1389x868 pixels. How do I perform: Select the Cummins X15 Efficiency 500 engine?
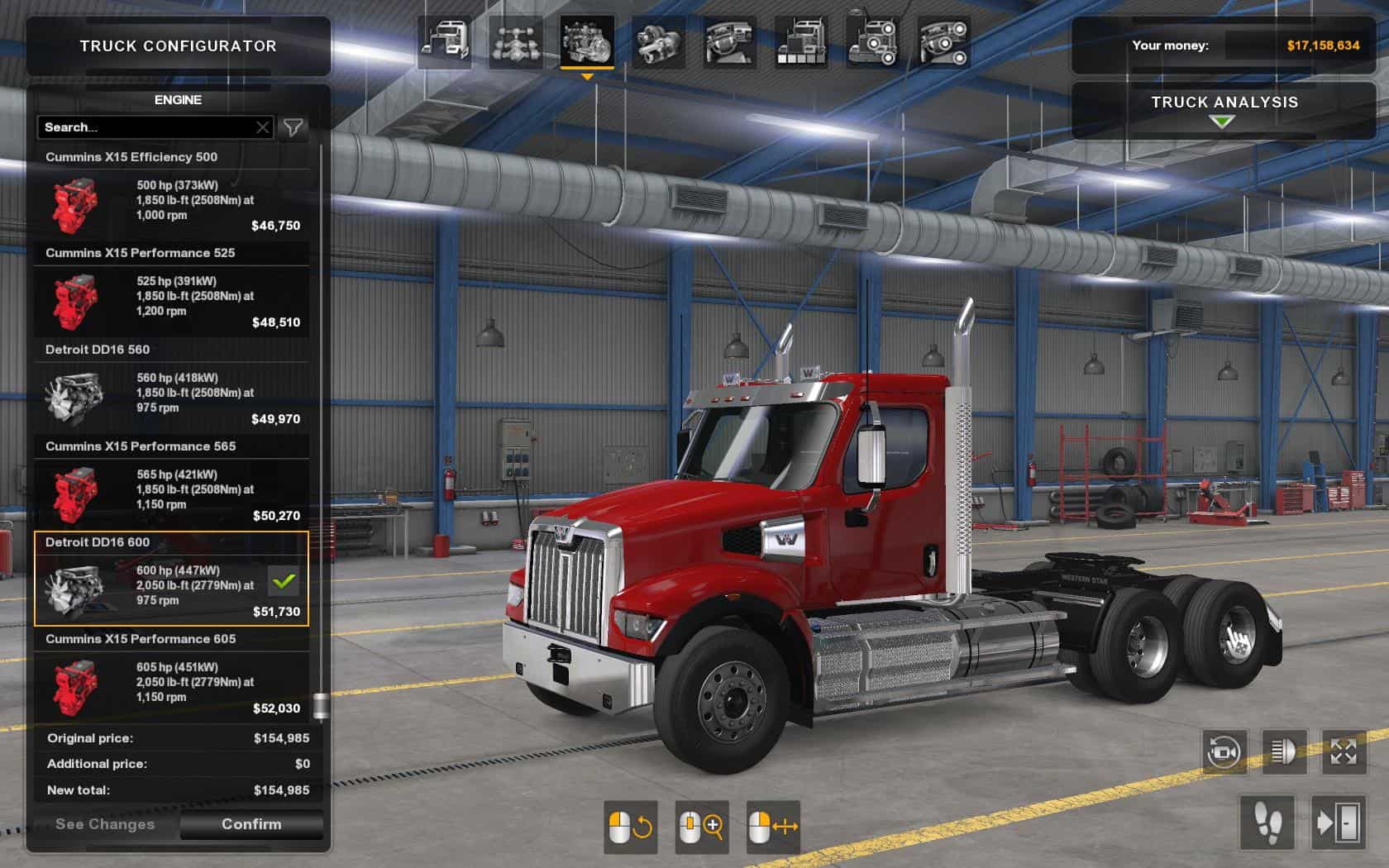(171, 204)
